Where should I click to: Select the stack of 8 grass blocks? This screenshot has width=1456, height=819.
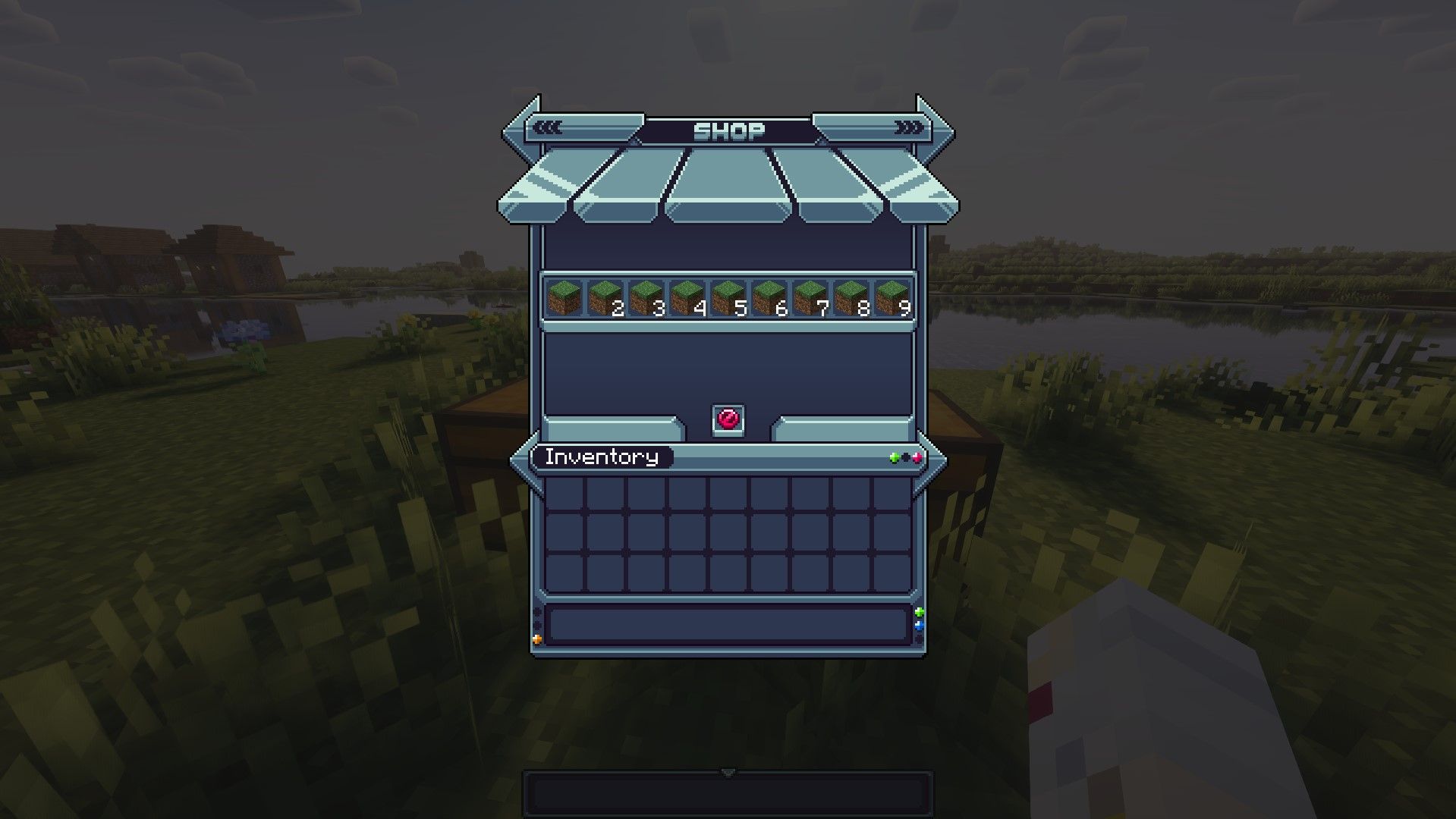(852, 298)
